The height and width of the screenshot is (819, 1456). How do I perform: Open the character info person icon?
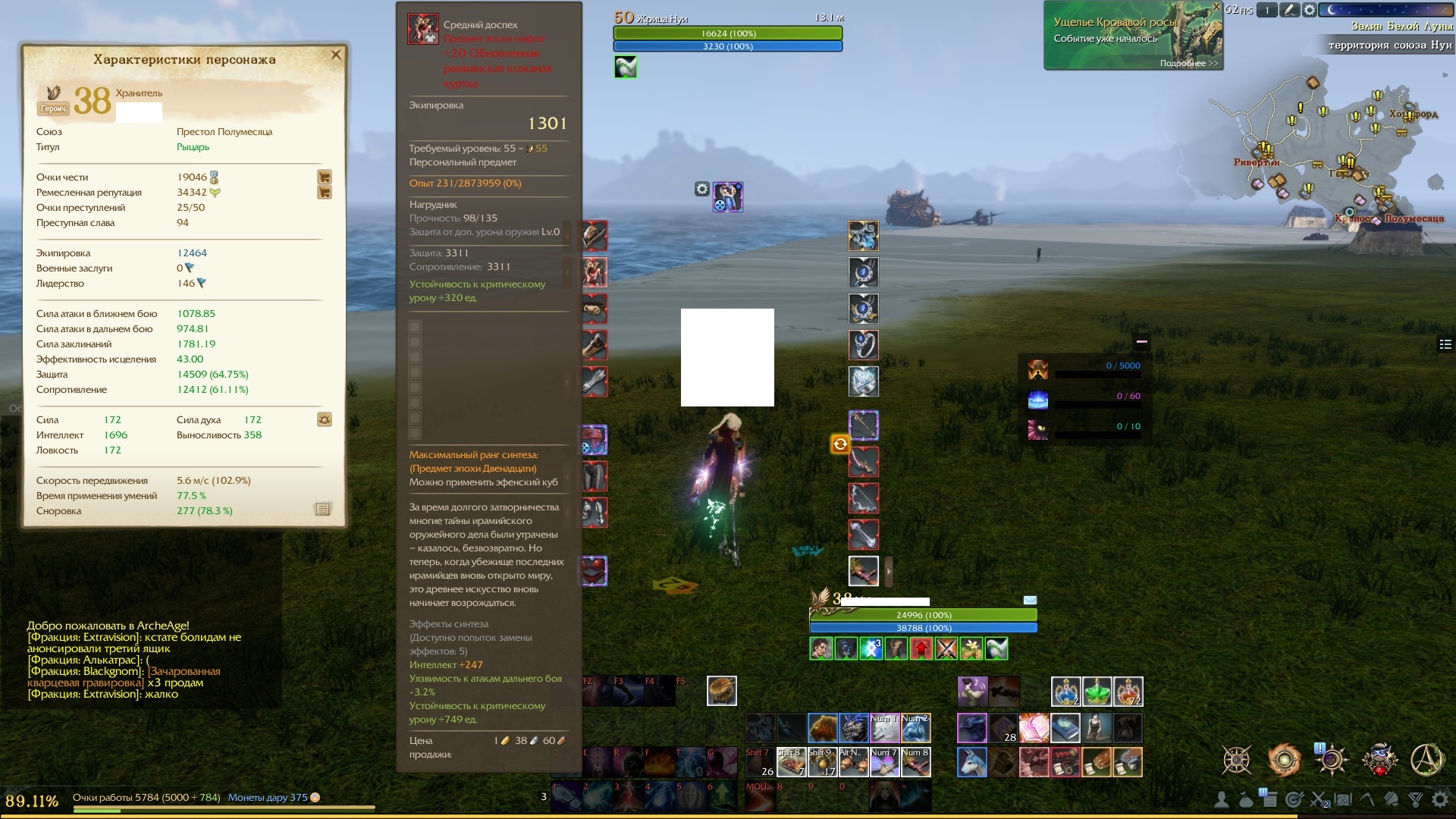click(1221, 800)
